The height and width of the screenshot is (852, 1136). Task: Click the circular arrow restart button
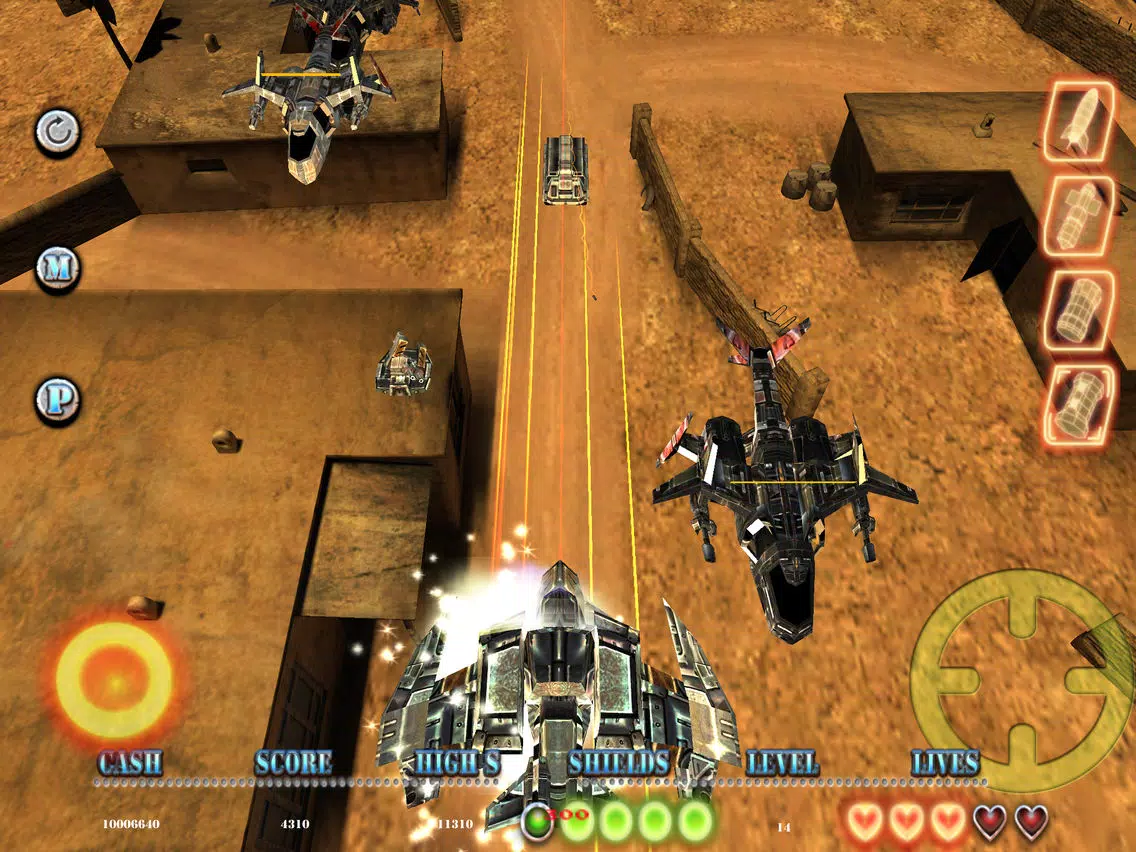tap(57, 132)
